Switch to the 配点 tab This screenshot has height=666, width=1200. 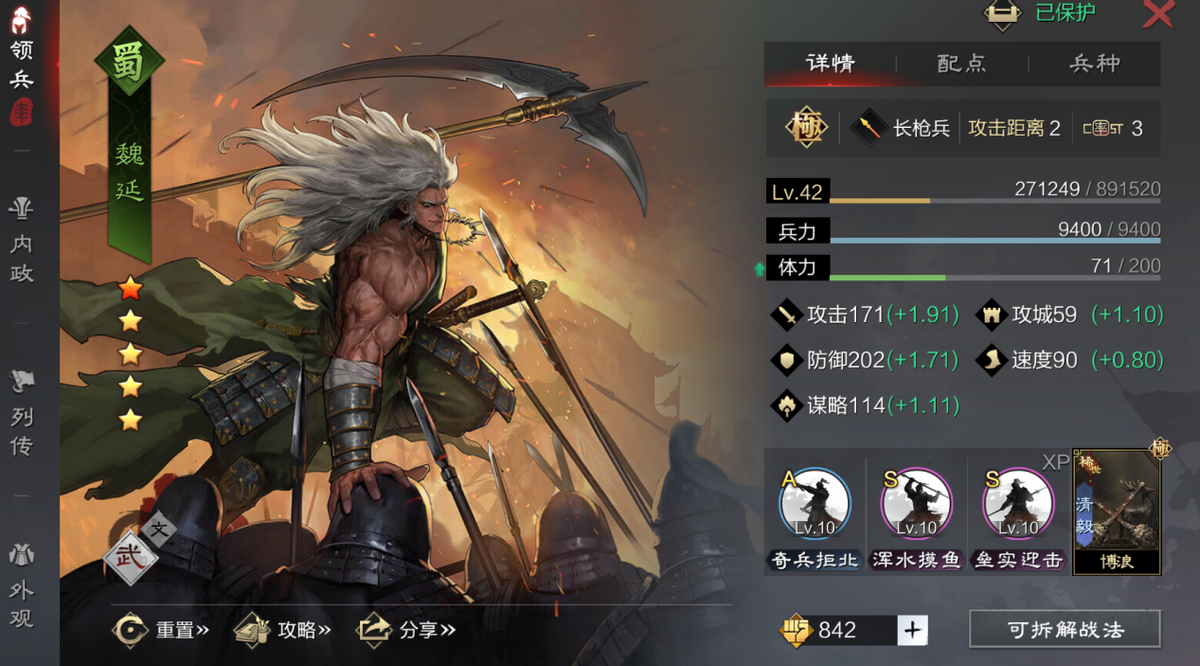(x=962, y=63)
